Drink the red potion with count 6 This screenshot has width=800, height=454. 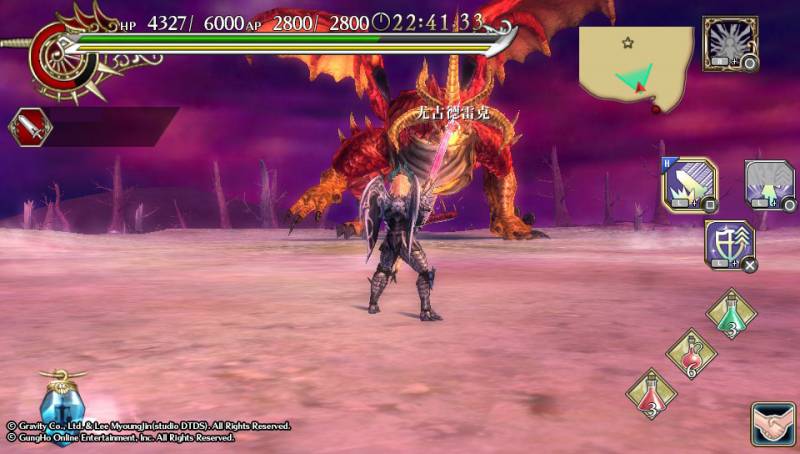(x=691, y=354)
